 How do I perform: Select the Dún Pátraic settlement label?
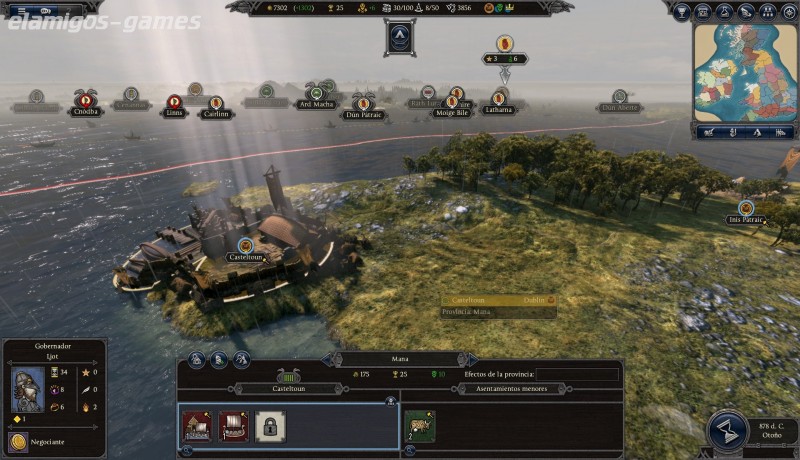pyautogui.click(x=363, y=115)
